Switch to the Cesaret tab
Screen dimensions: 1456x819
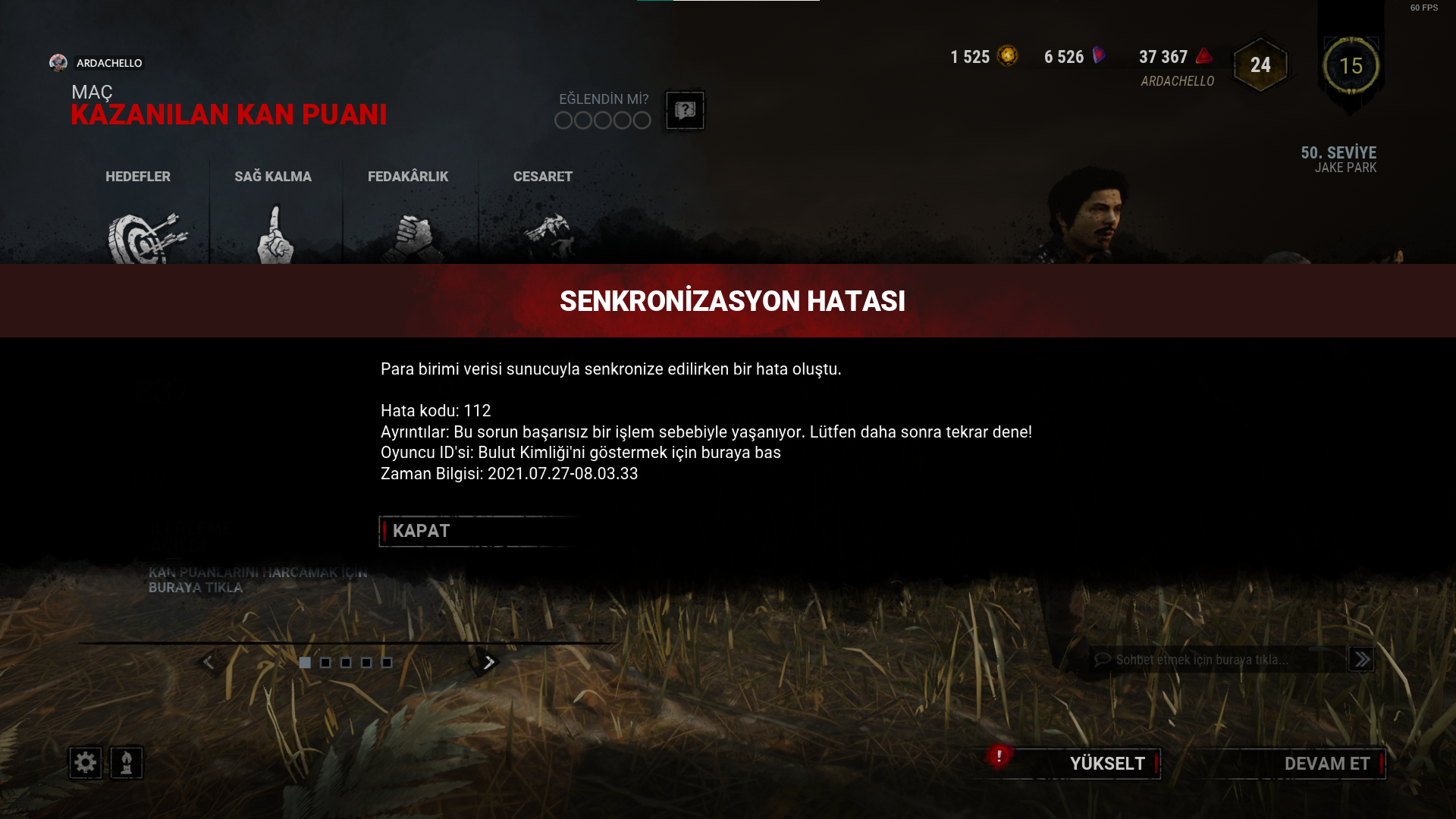(x=541, y=177)
